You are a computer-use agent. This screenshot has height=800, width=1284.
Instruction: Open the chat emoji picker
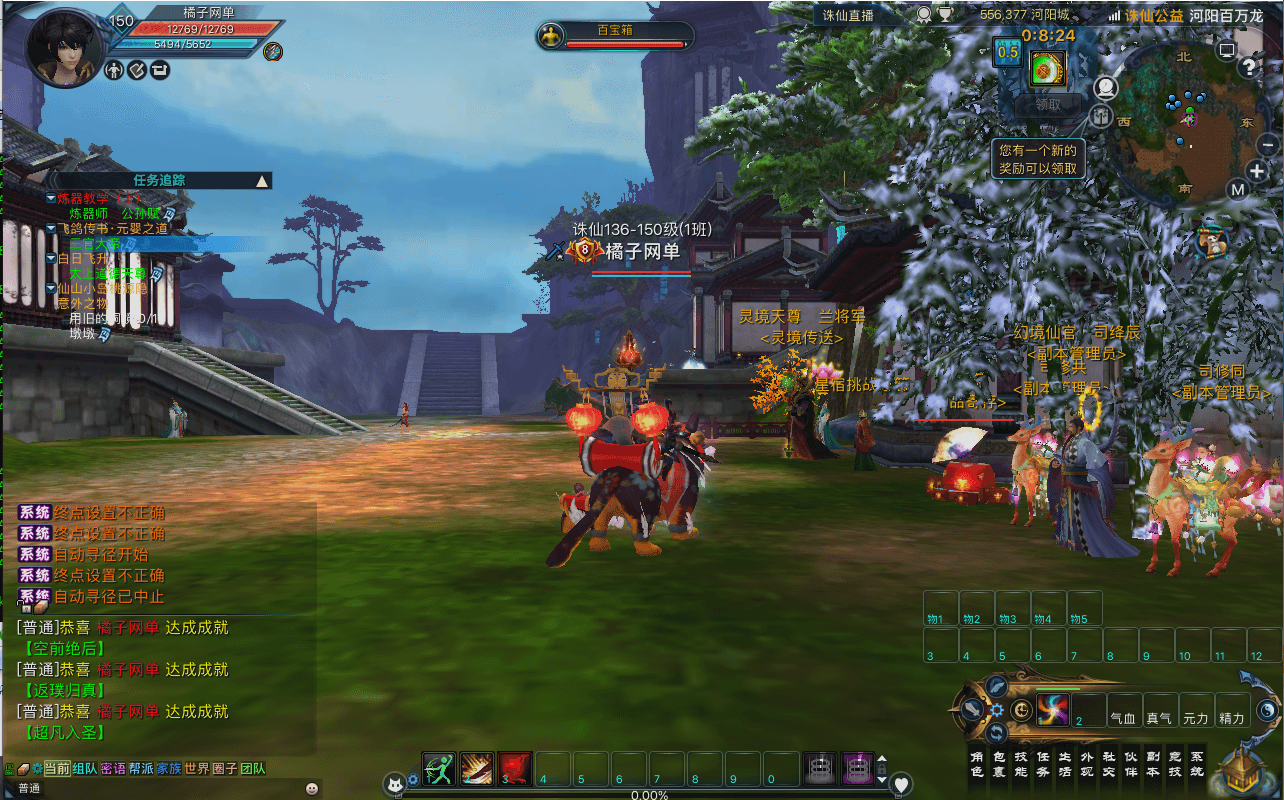coord(312,788)
